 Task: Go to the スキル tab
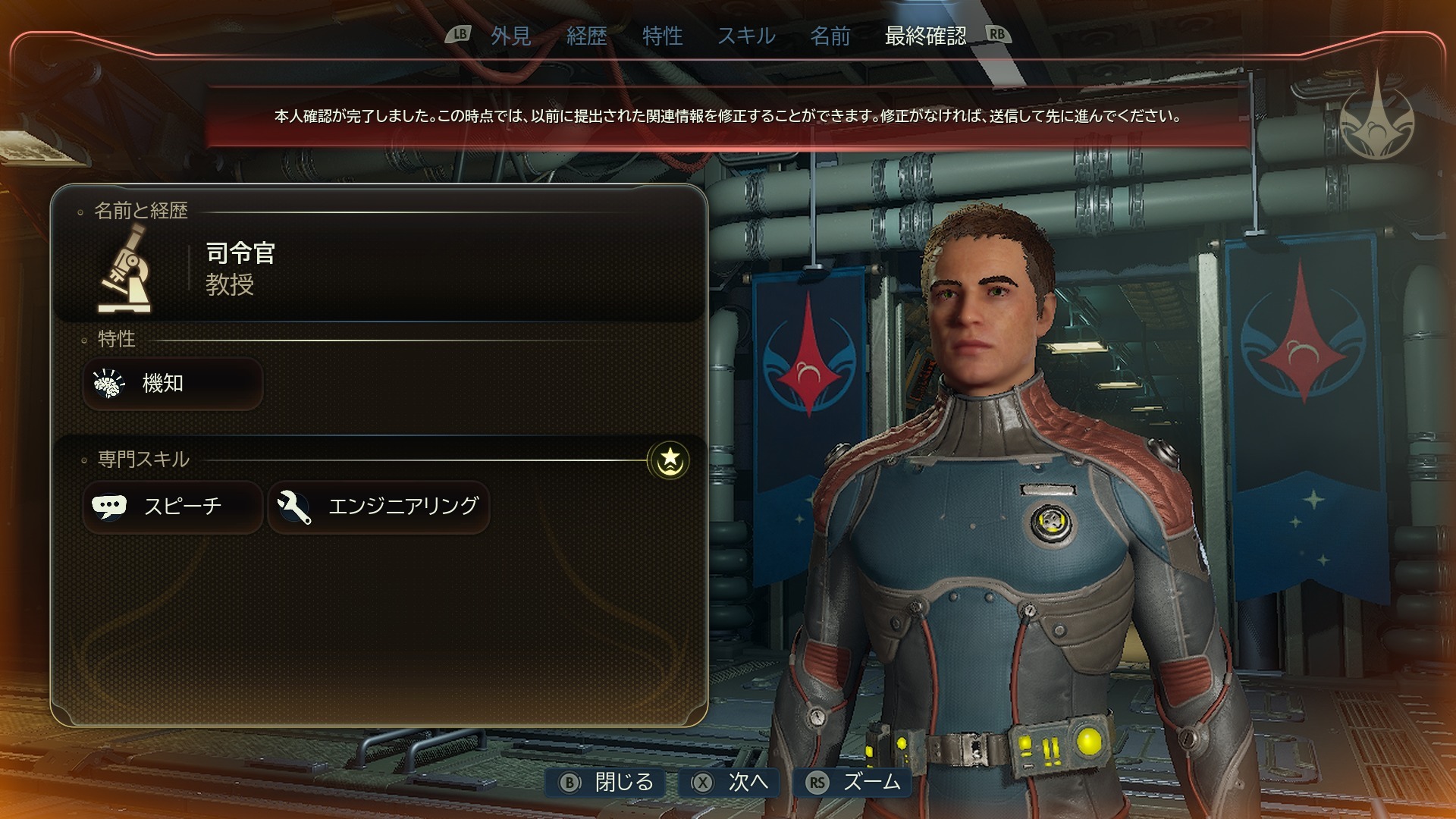point(746,36)
